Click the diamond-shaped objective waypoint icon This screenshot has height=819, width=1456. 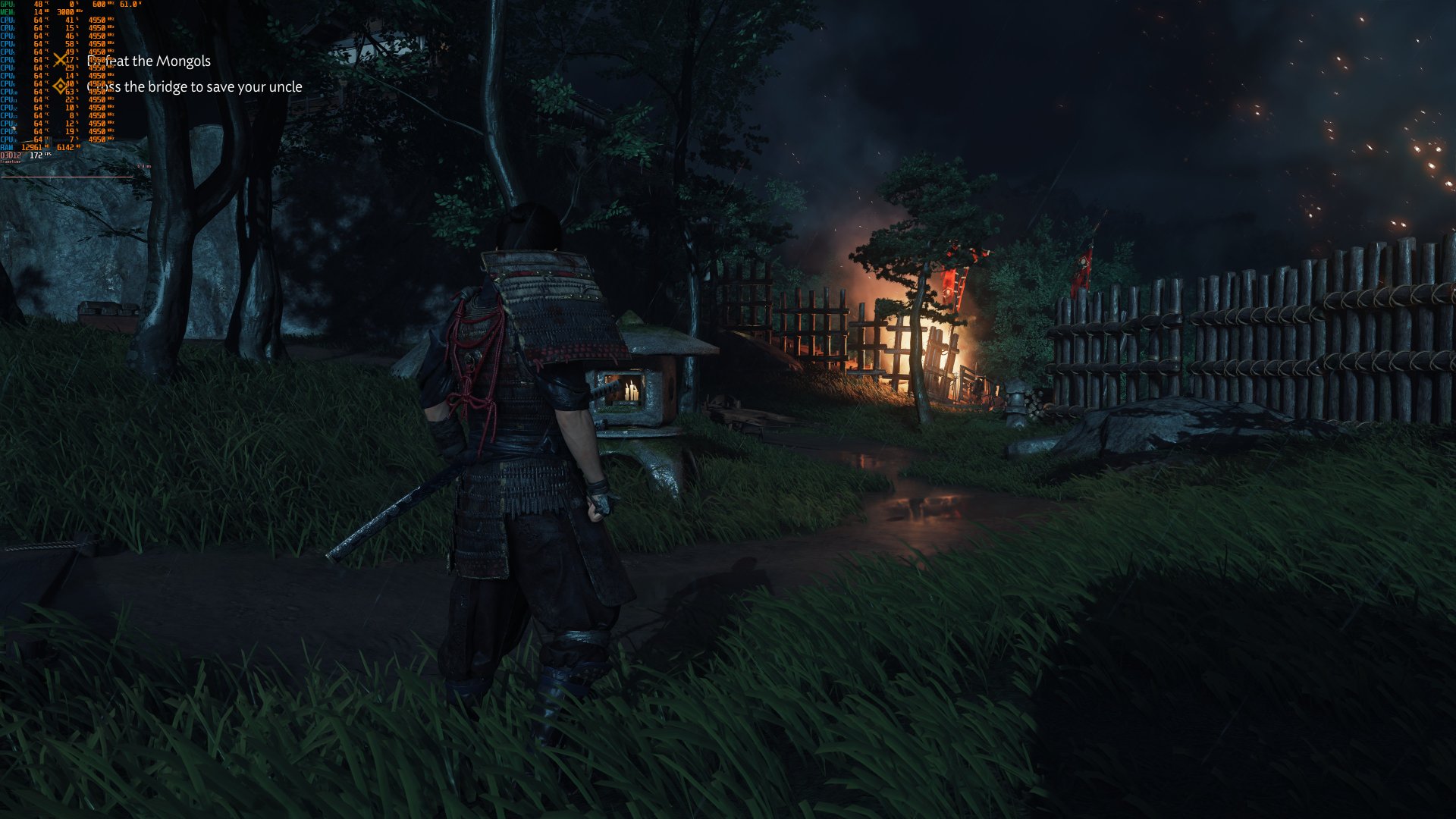pyautogui.click(x=59, y=87)
